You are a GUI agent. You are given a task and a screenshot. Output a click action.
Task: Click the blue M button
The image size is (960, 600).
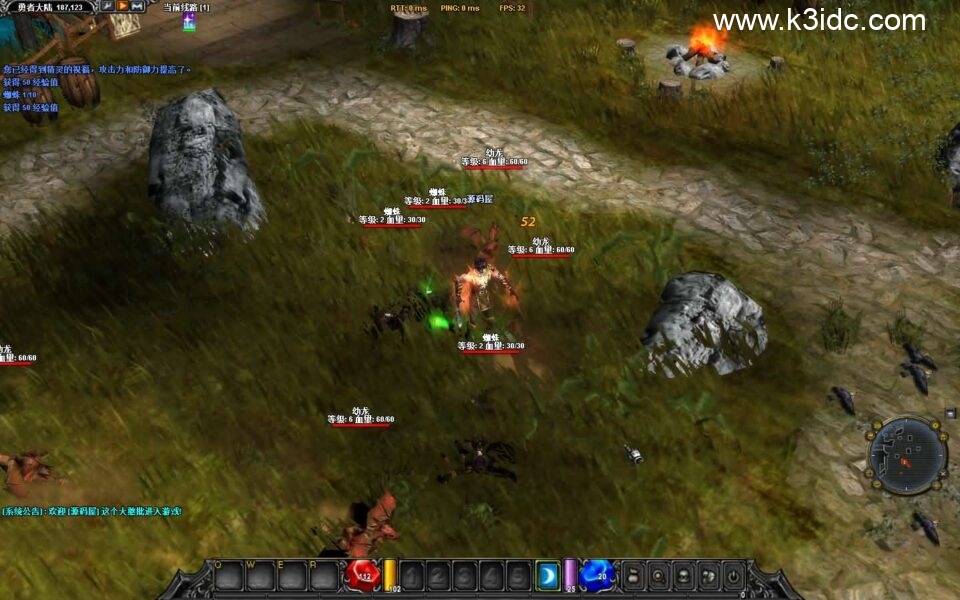point(137,7)
